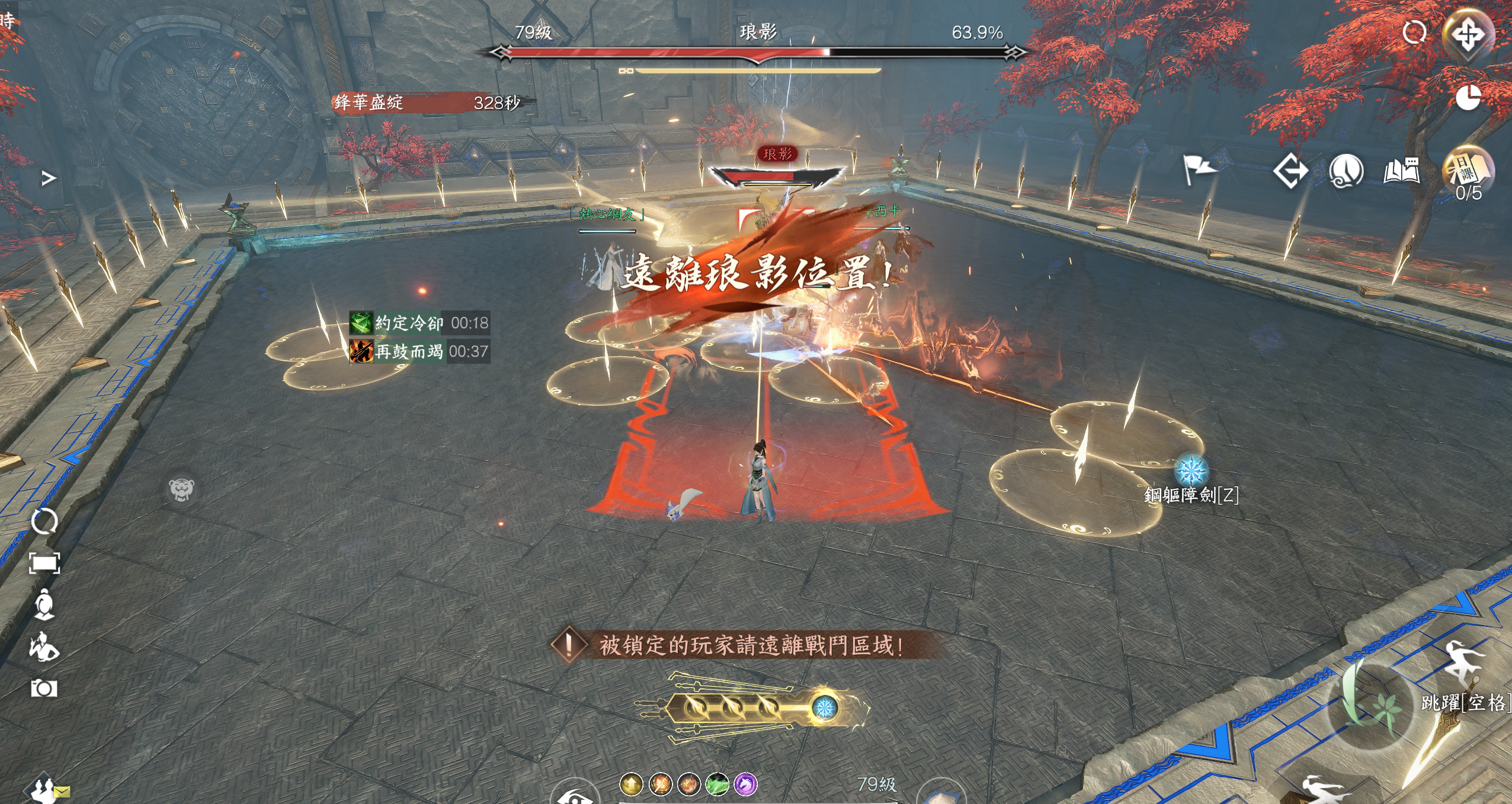Screen dimensions: 1512x804
Task: Open the head-with-cloud portrait icon
Action: click(1346, 171)
